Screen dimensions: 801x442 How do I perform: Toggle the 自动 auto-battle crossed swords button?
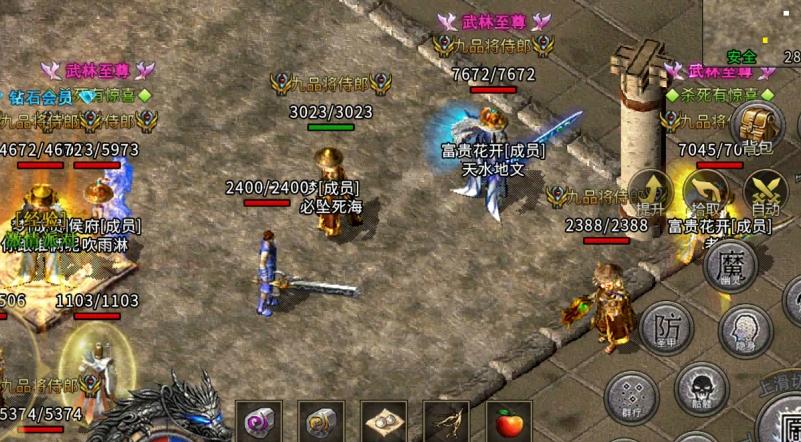[x=766, y=191]
